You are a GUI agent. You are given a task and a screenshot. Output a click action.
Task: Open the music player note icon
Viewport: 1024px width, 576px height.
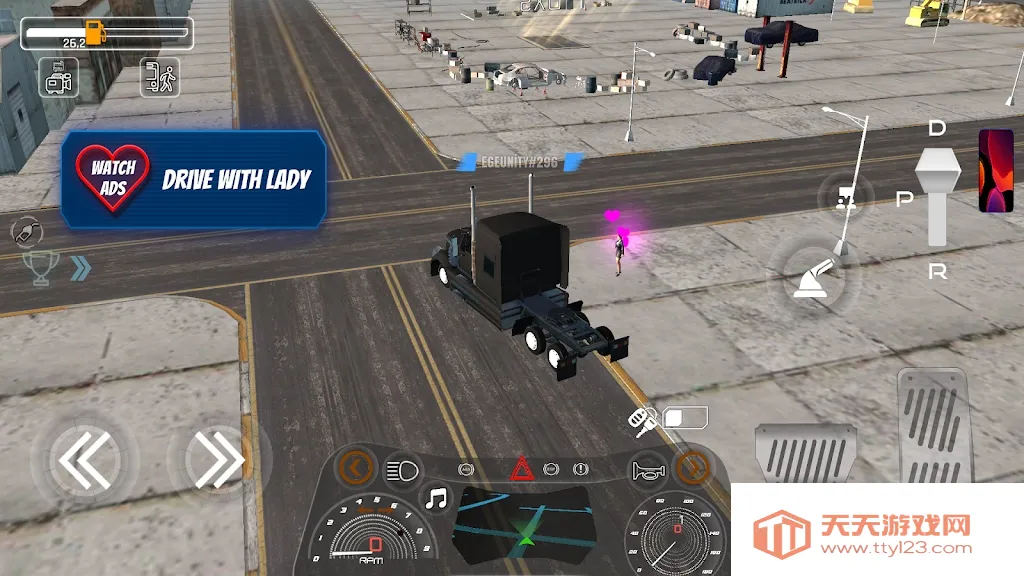(x=436, y=497)
